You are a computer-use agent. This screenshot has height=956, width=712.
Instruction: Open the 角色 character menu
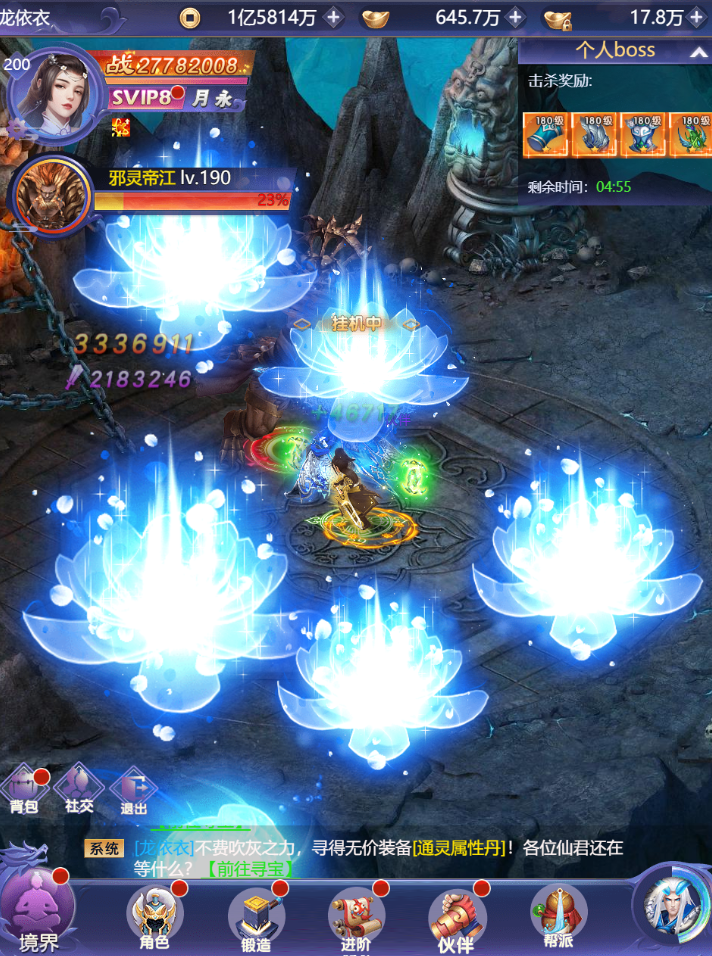[x=154, y=915]
